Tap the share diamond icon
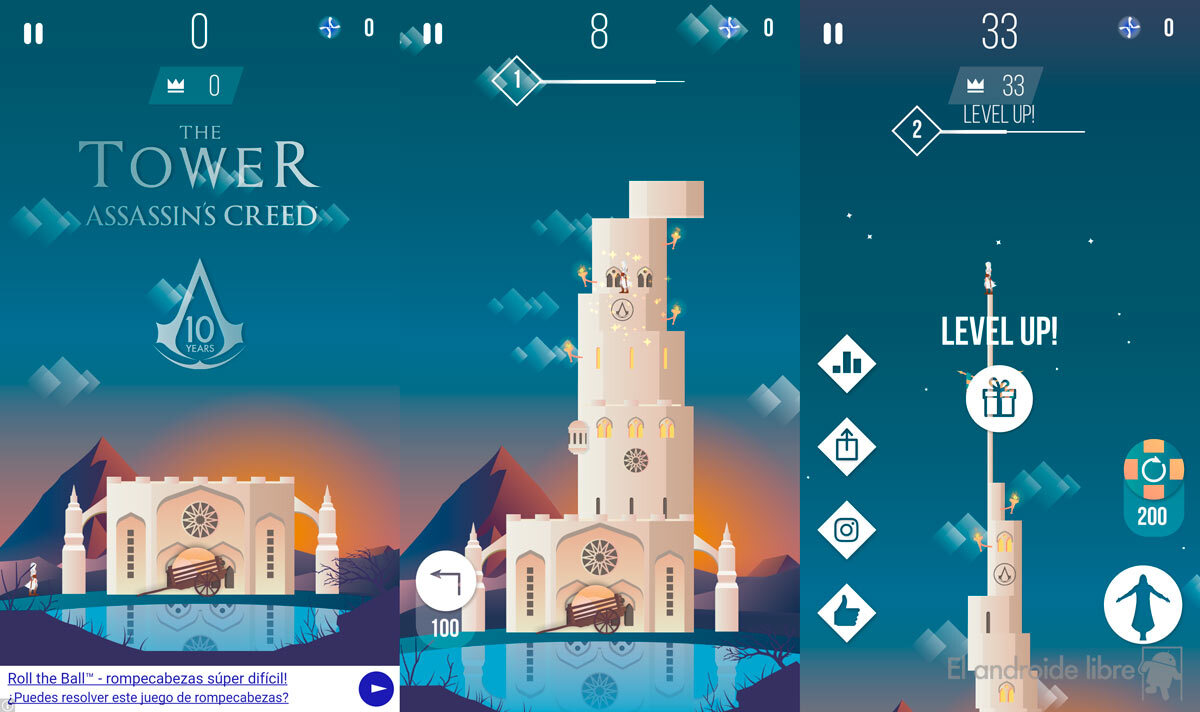The width and height of the screenshot is (1200, 712). (847, 446)
